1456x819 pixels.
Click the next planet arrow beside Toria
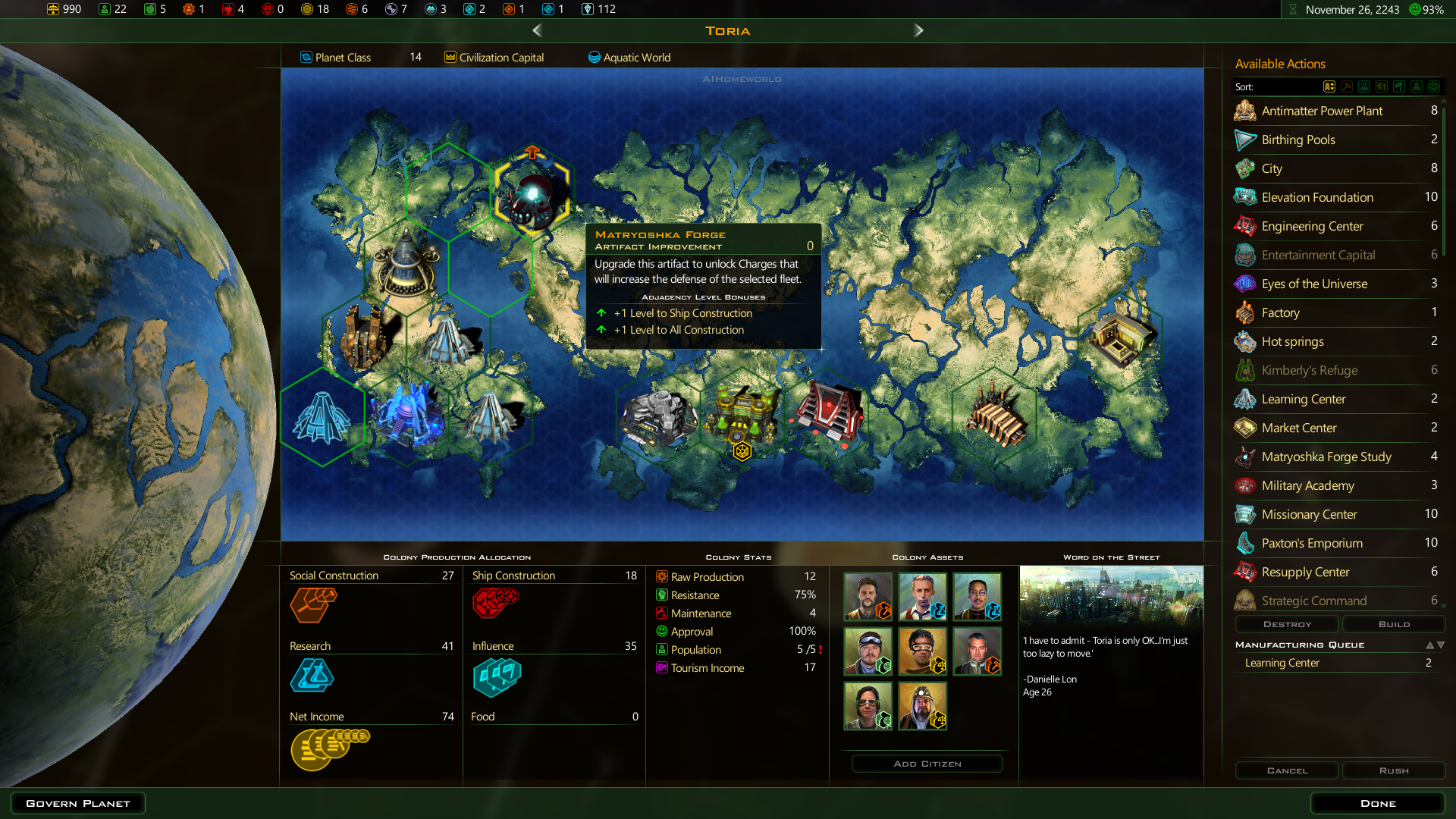click(x=919, y=30)
